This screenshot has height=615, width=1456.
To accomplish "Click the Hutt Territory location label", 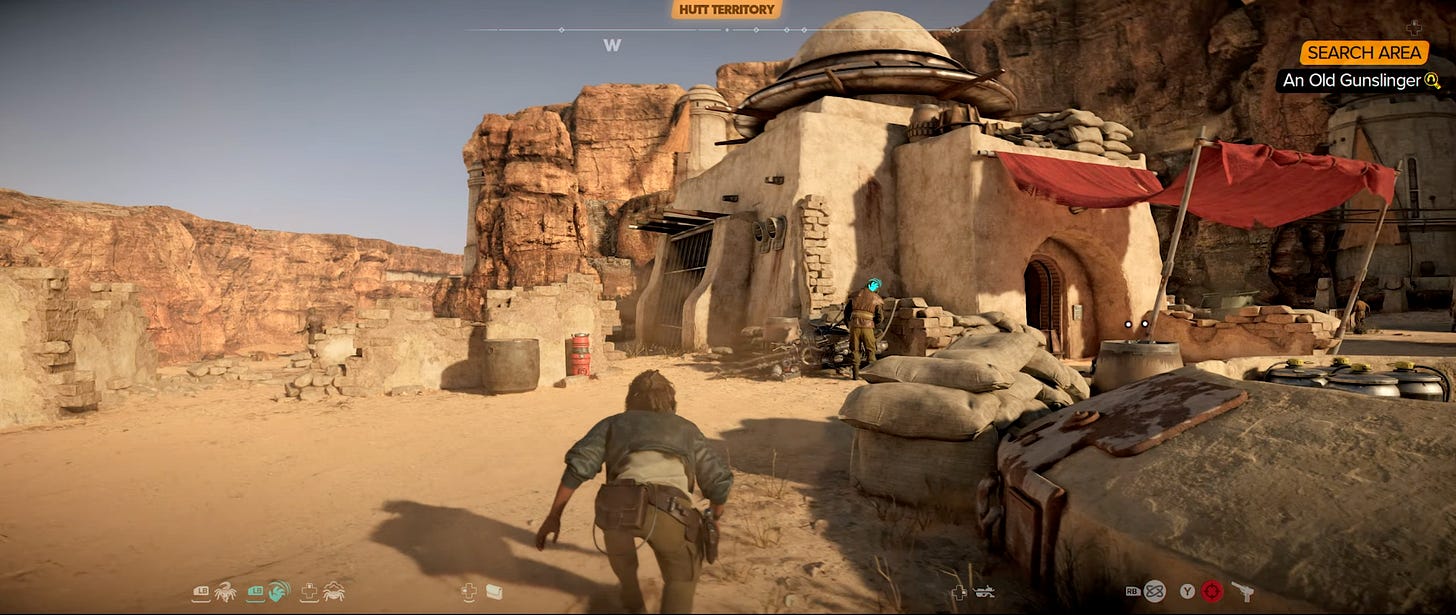I will click(726, 10).
